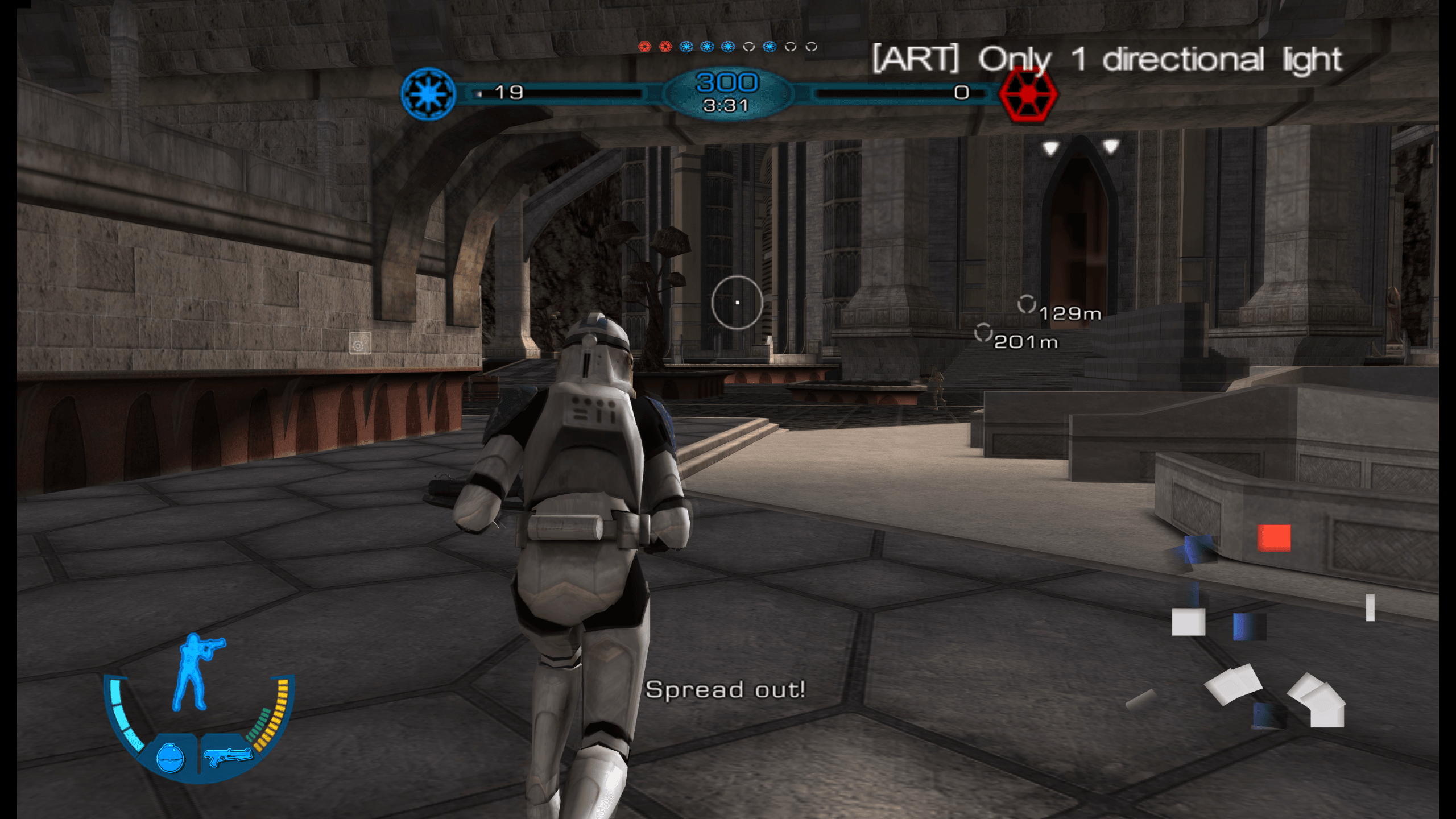Select the Republic reinforcement count of 19
This screenshot has height=819, width=1456.
pos(511,91)
